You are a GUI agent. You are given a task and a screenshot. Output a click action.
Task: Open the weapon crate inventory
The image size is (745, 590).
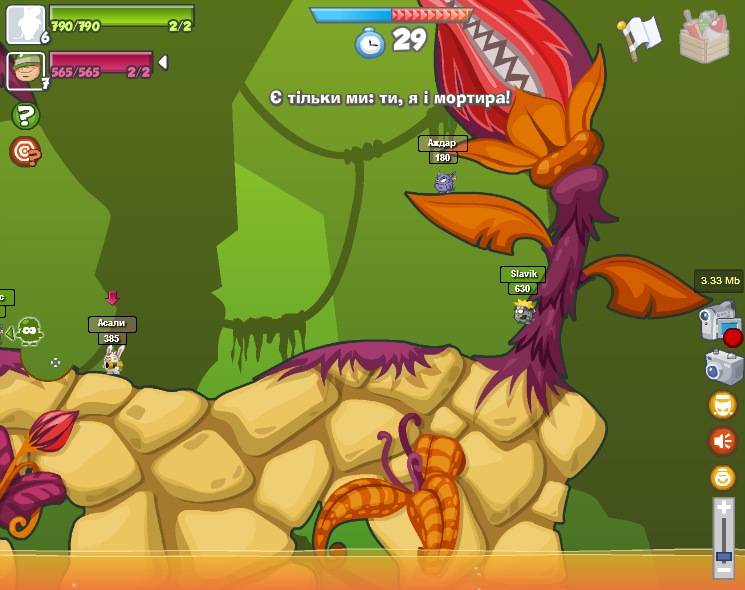(704, 37)
